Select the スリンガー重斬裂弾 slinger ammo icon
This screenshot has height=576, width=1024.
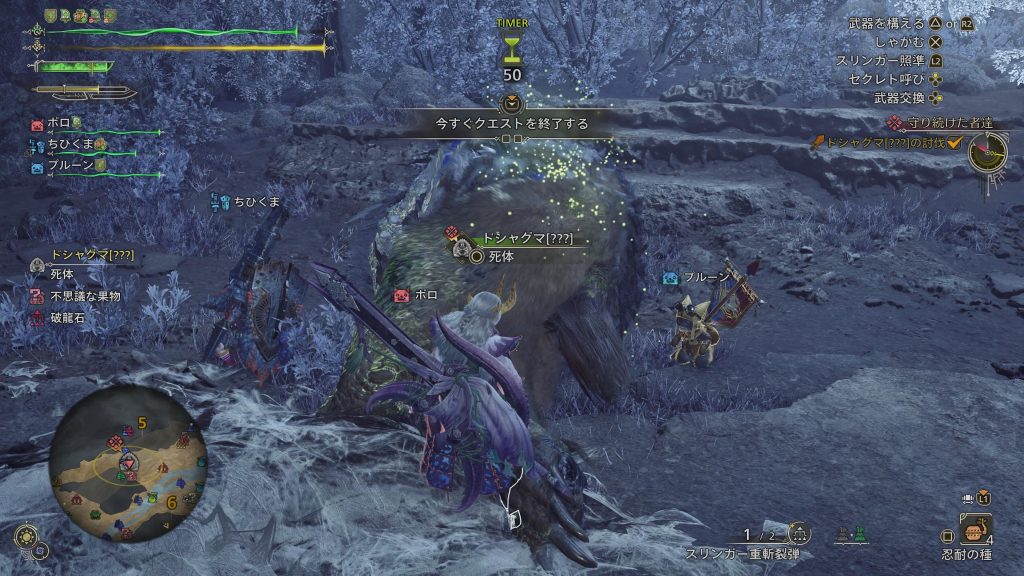coord(799,534)
